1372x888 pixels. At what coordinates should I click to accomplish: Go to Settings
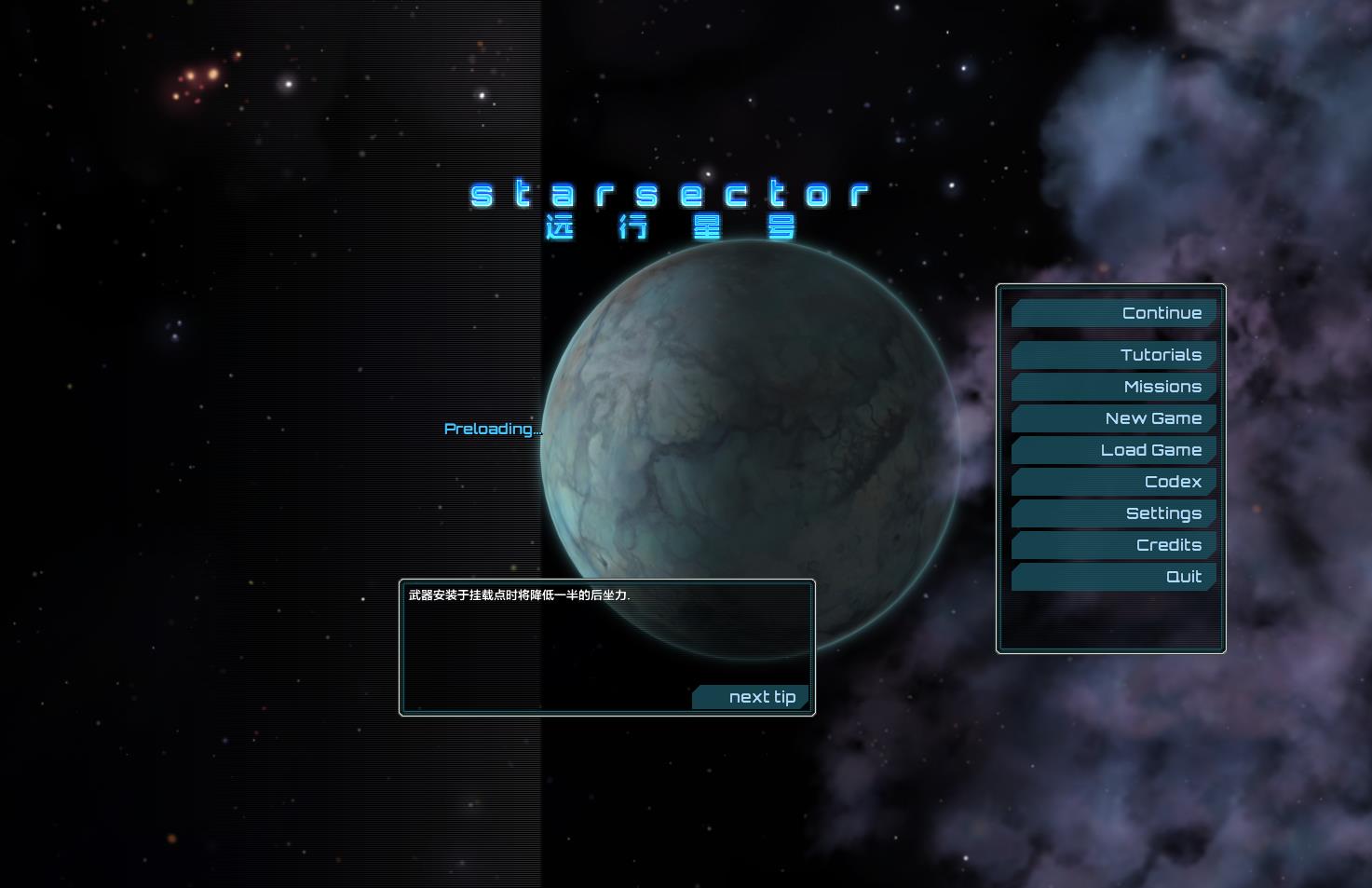[1114, 513]
